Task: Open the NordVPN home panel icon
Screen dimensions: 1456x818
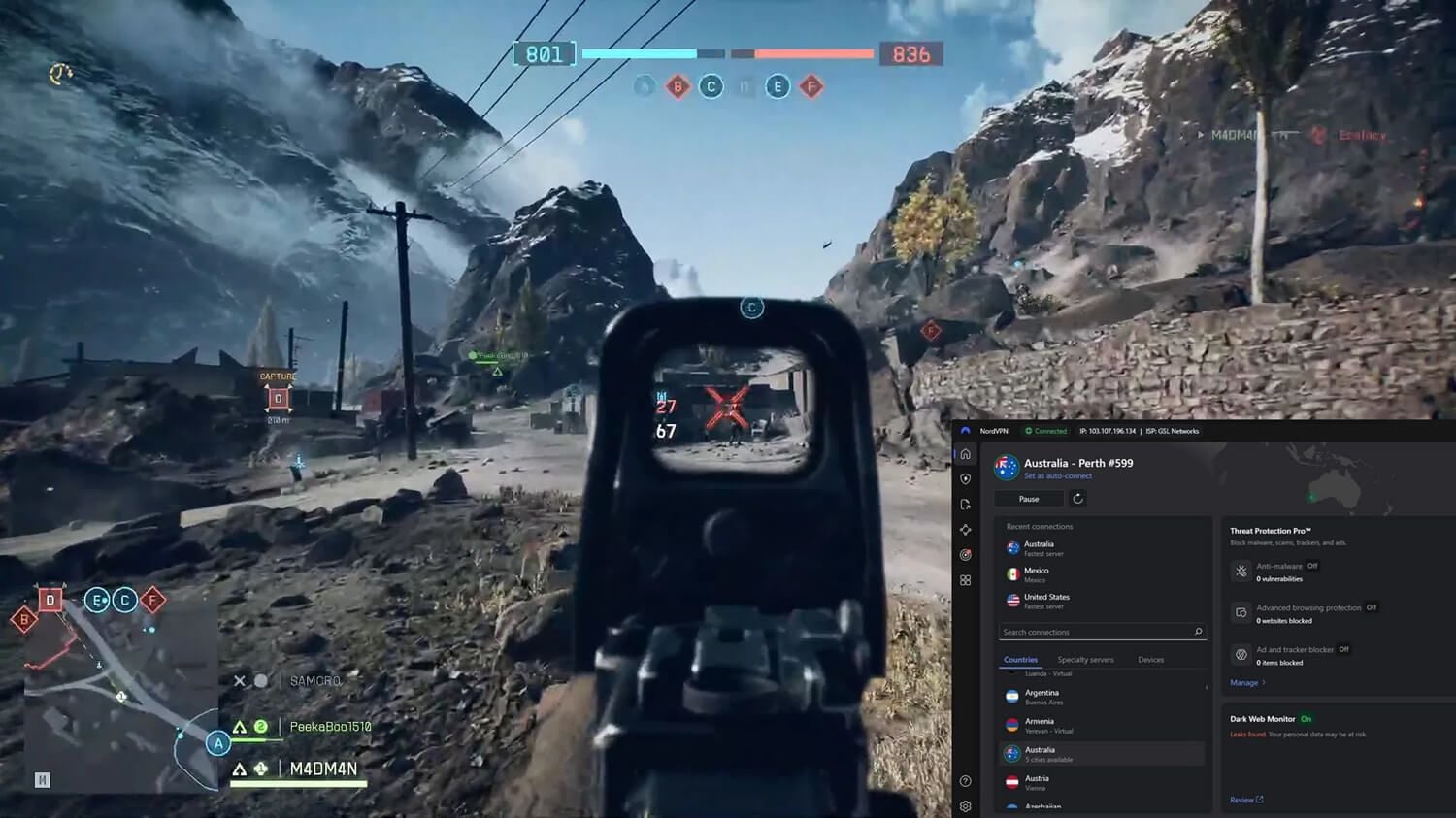Action: [x=966, y=453]
